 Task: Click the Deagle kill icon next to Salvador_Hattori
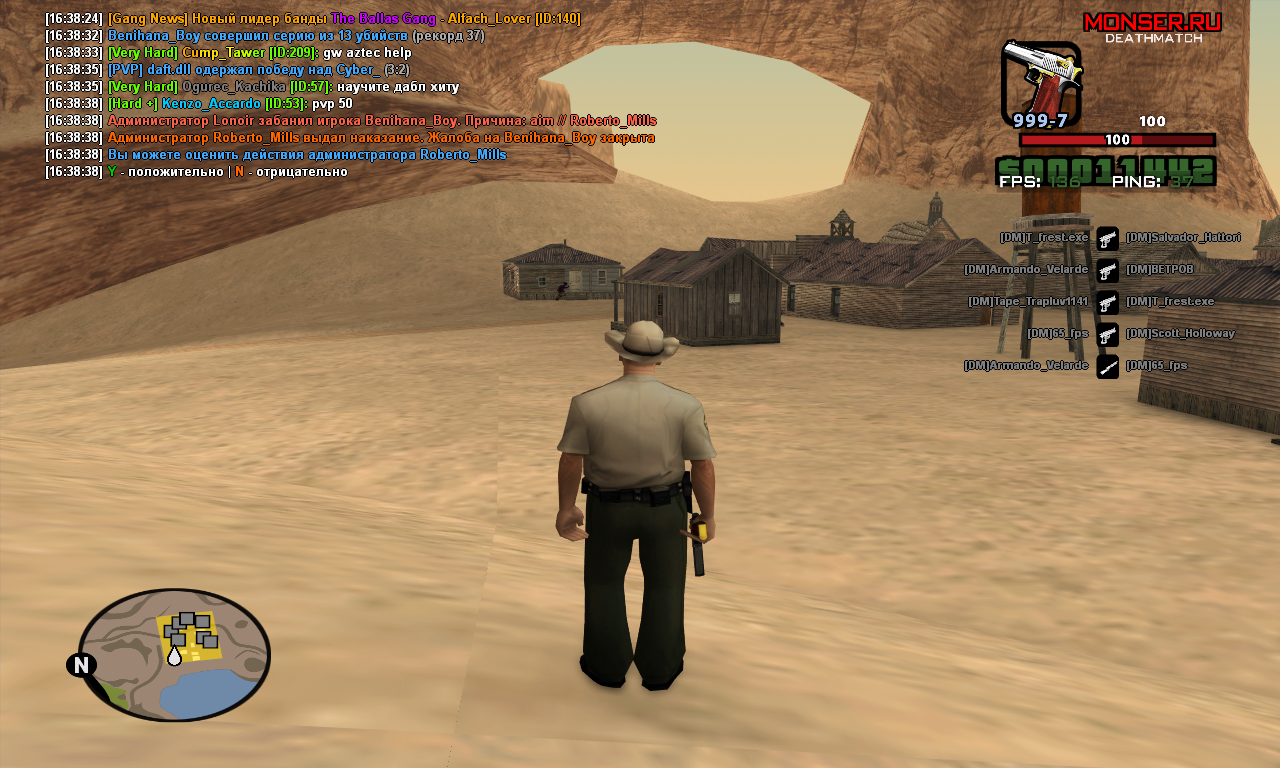pos(1107,238)
